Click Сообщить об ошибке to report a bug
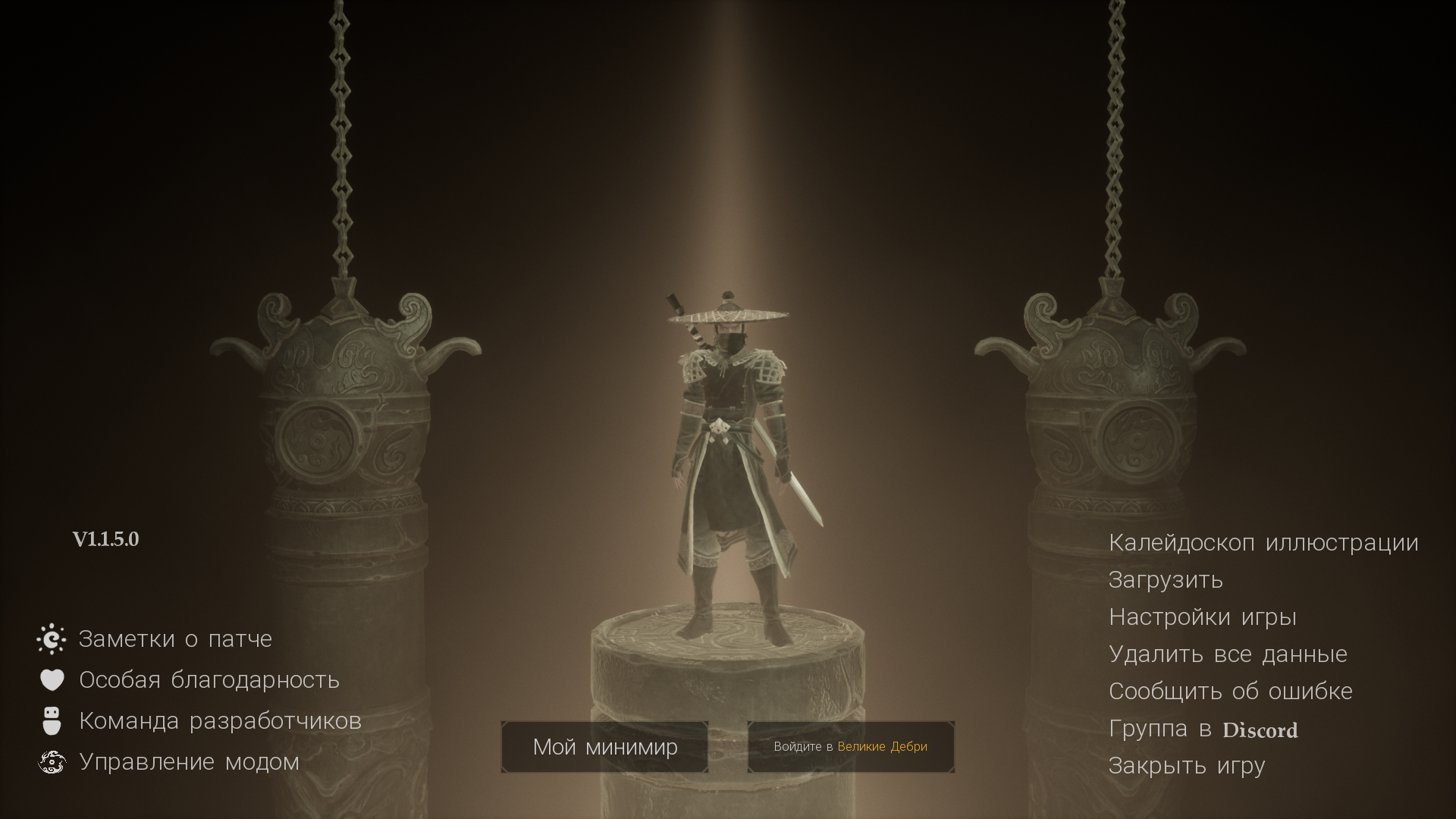The width and height of the screenshot is (1456, 819). tap(1230, 692)
